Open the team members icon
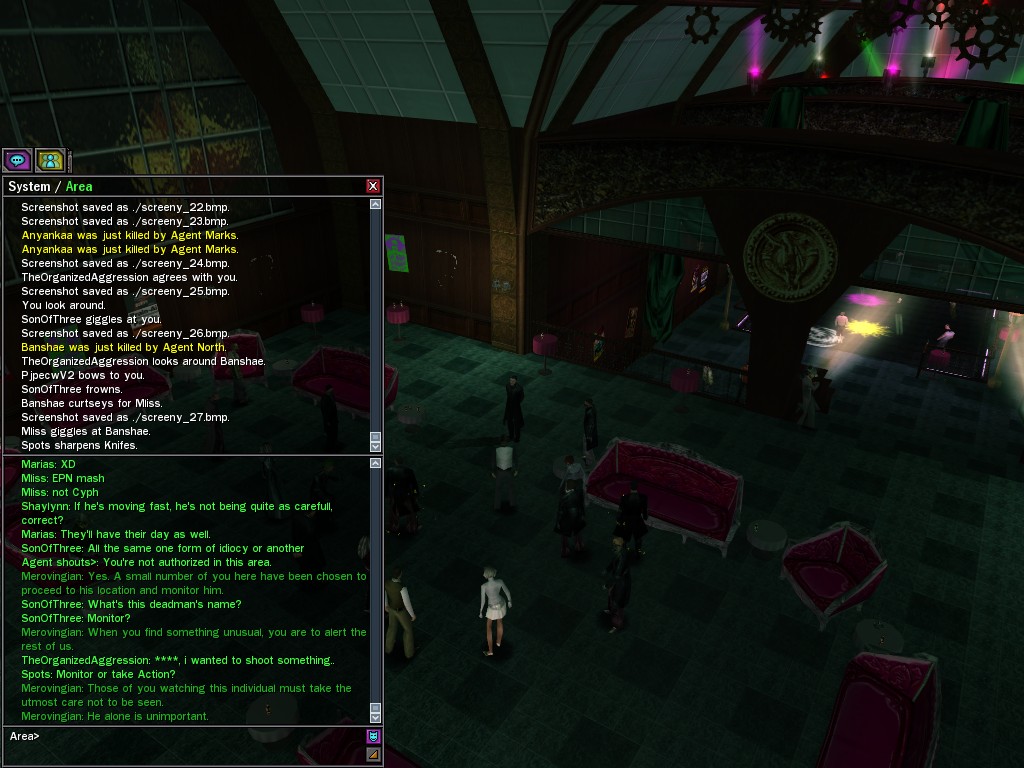1024x768 pixels. click(x=50, y=160)
